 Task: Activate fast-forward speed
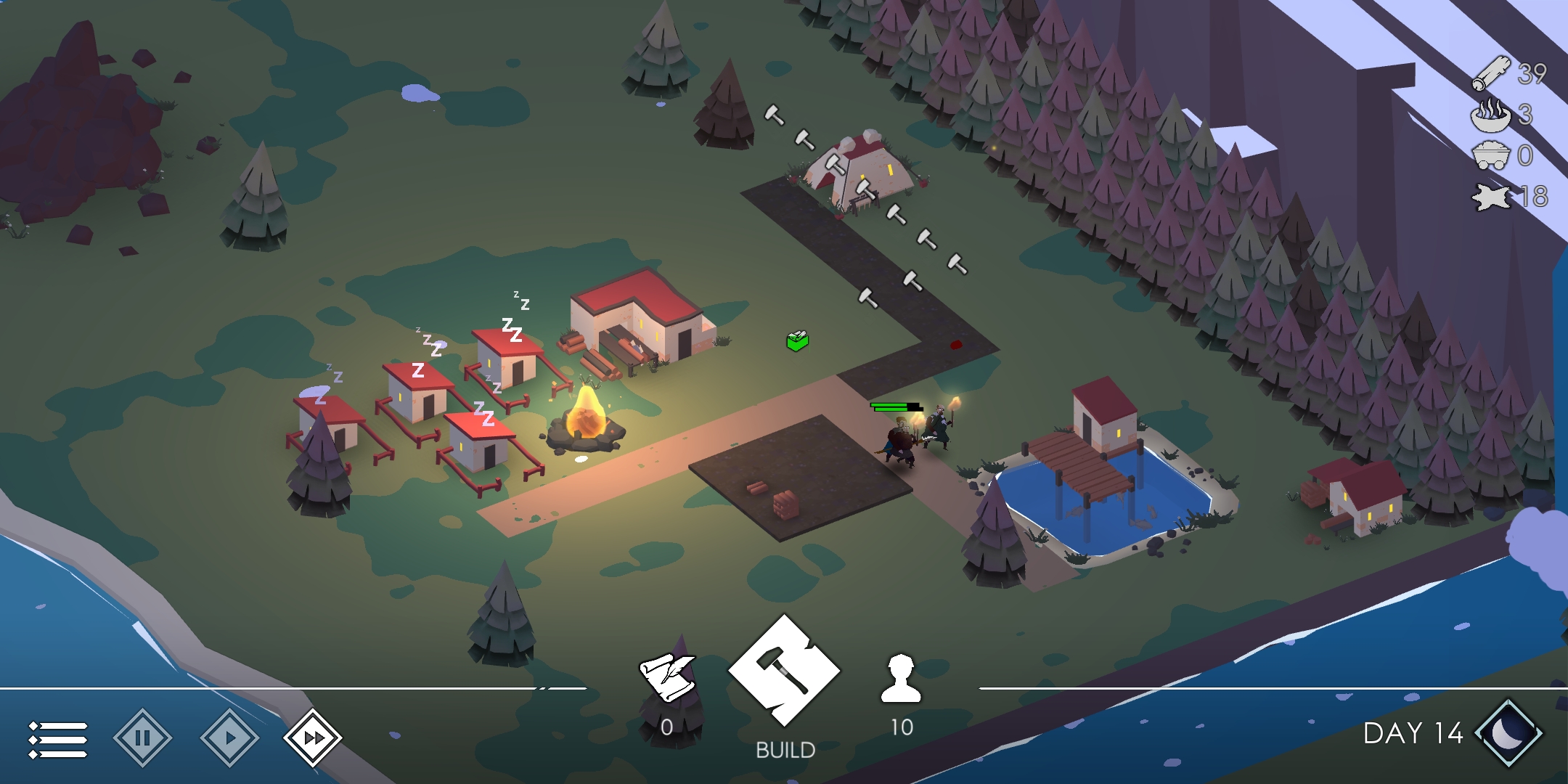[x=313, y=738]
